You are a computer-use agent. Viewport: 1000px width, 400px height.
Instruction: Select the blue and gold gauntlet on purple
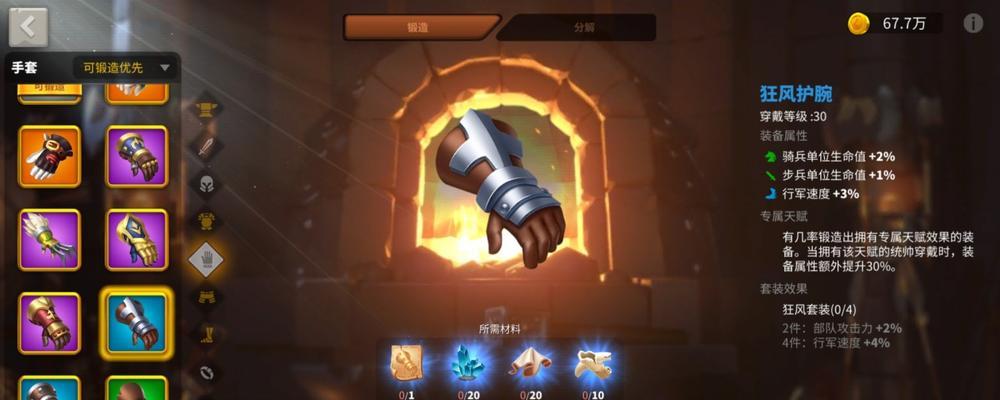click(x=137, y=157)
